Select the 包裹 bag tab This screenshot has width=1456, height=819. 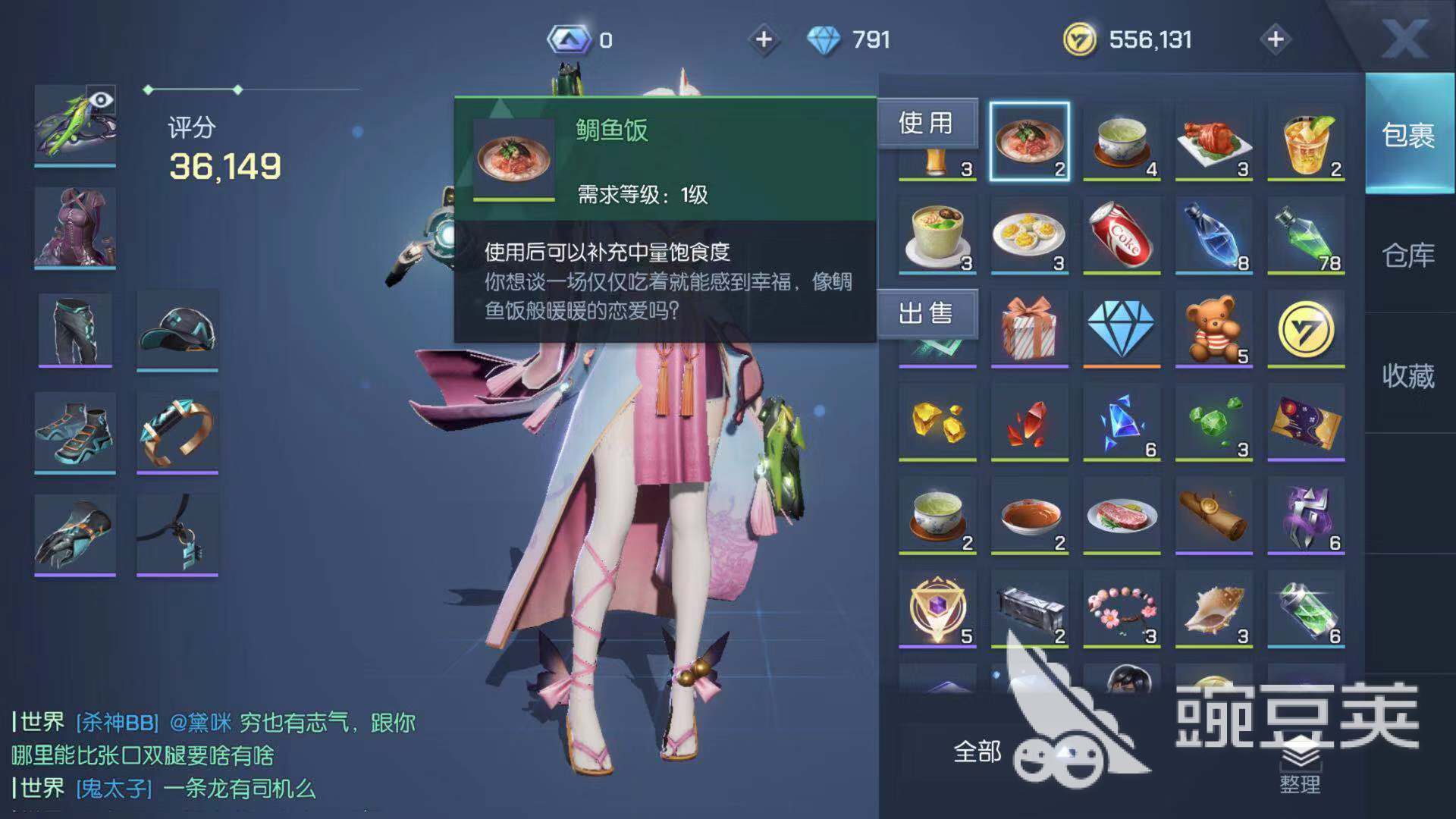[1408, 135]
